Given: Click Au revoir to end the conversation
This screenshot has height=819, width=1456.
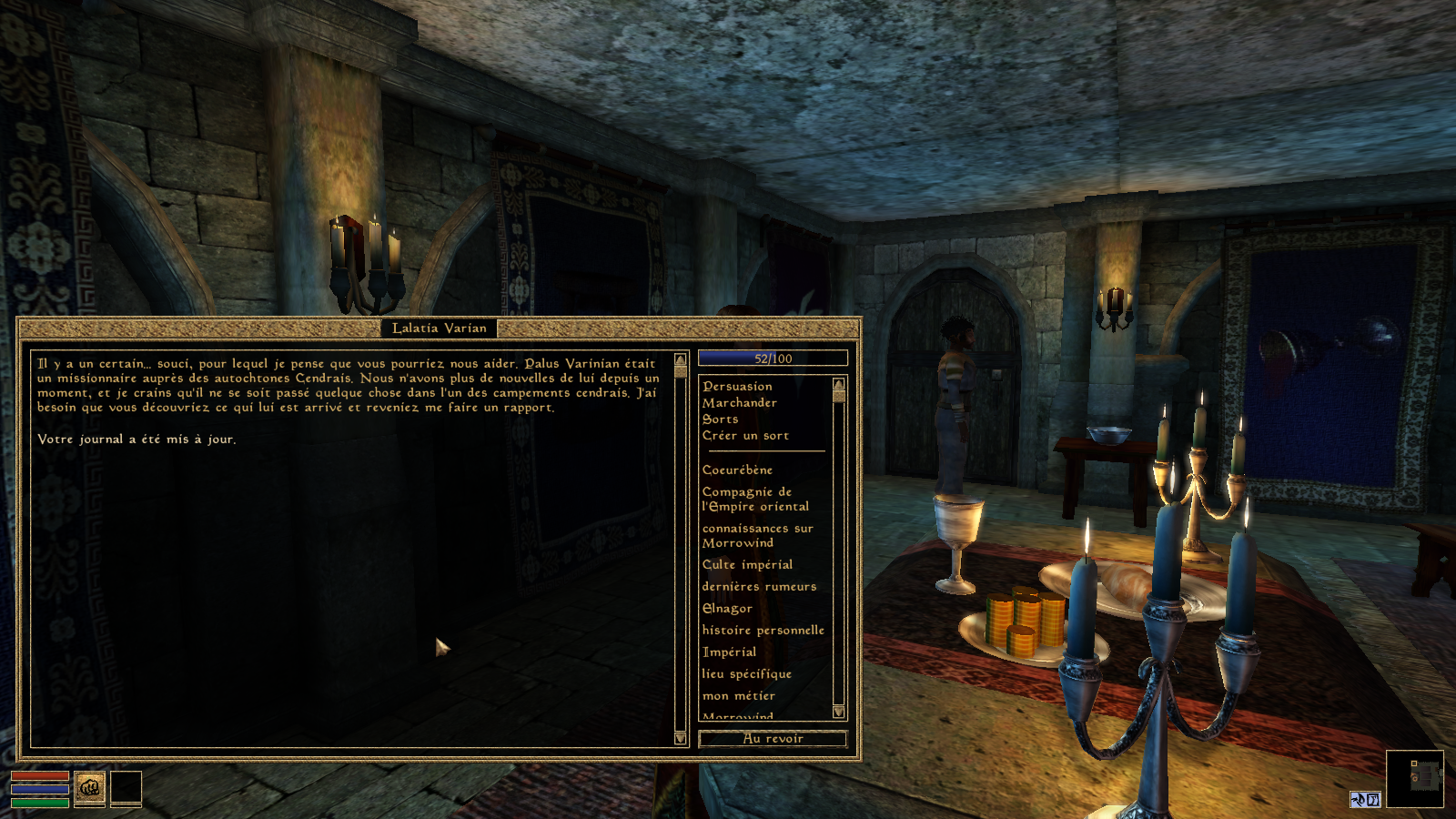Looking at the screenshot, I should (773, 739).
